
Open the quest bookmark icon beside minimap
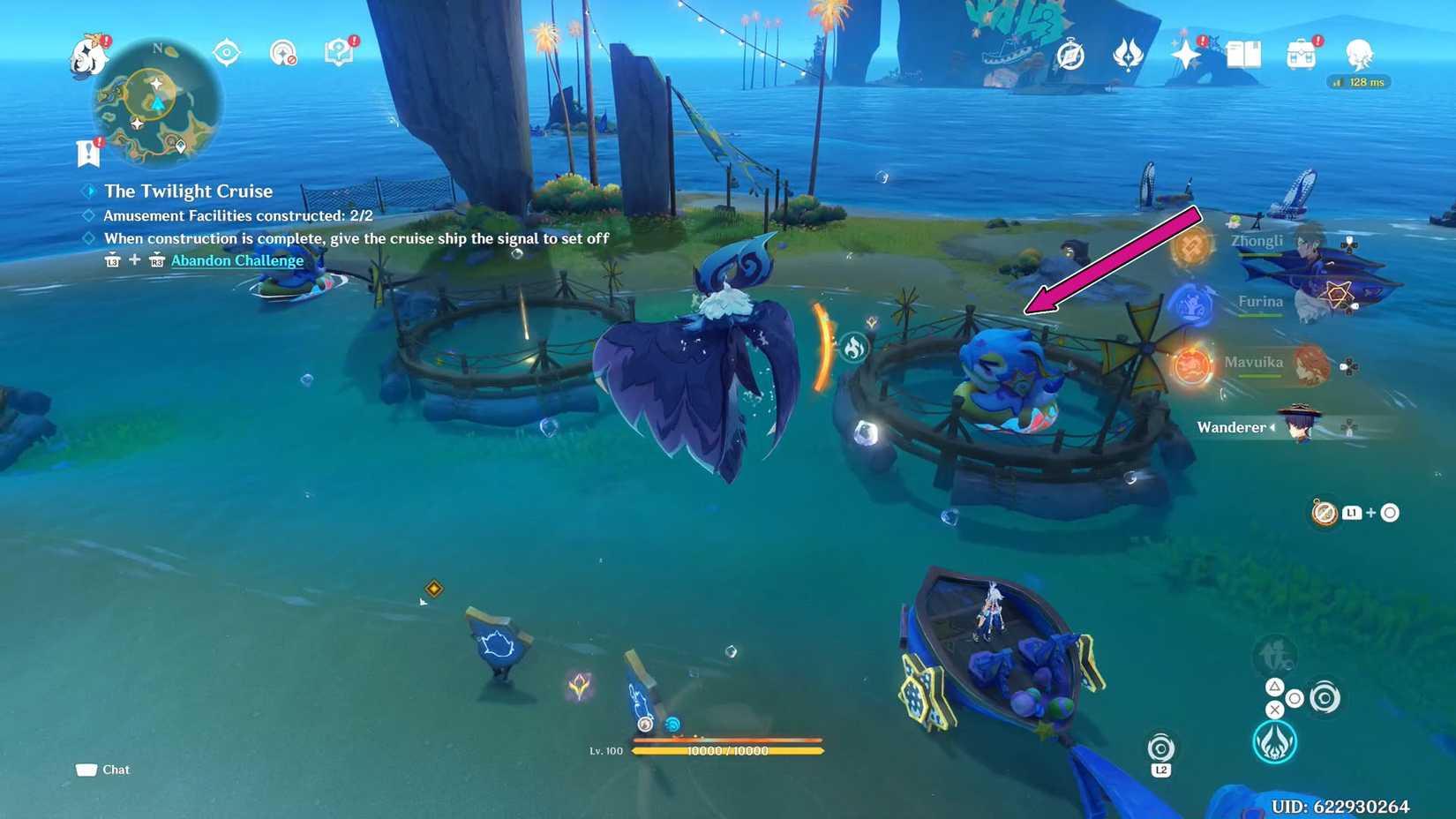coord(88,153)
